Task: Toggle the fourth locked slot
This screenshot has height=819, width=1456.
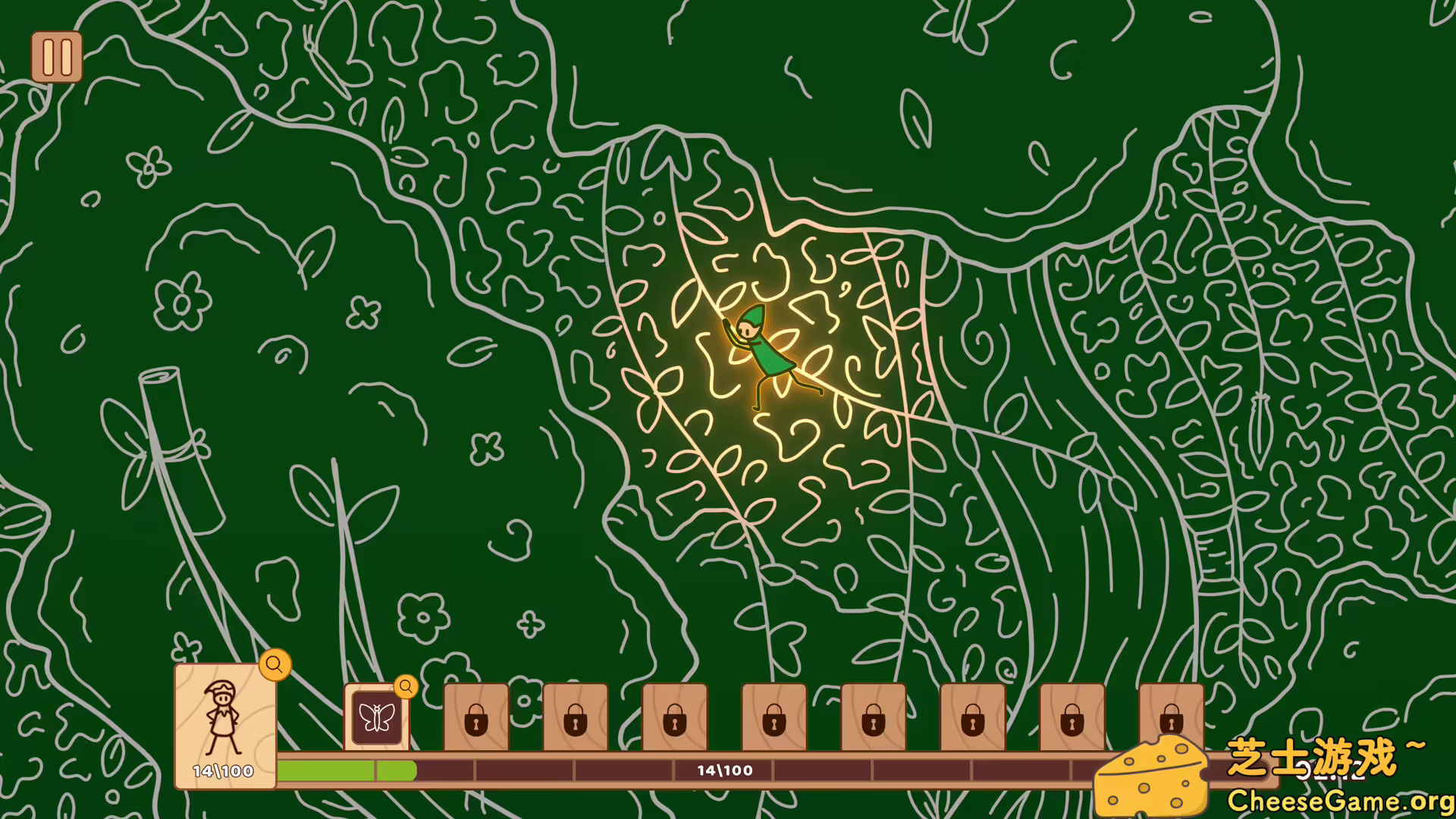Action: [774, 722]
